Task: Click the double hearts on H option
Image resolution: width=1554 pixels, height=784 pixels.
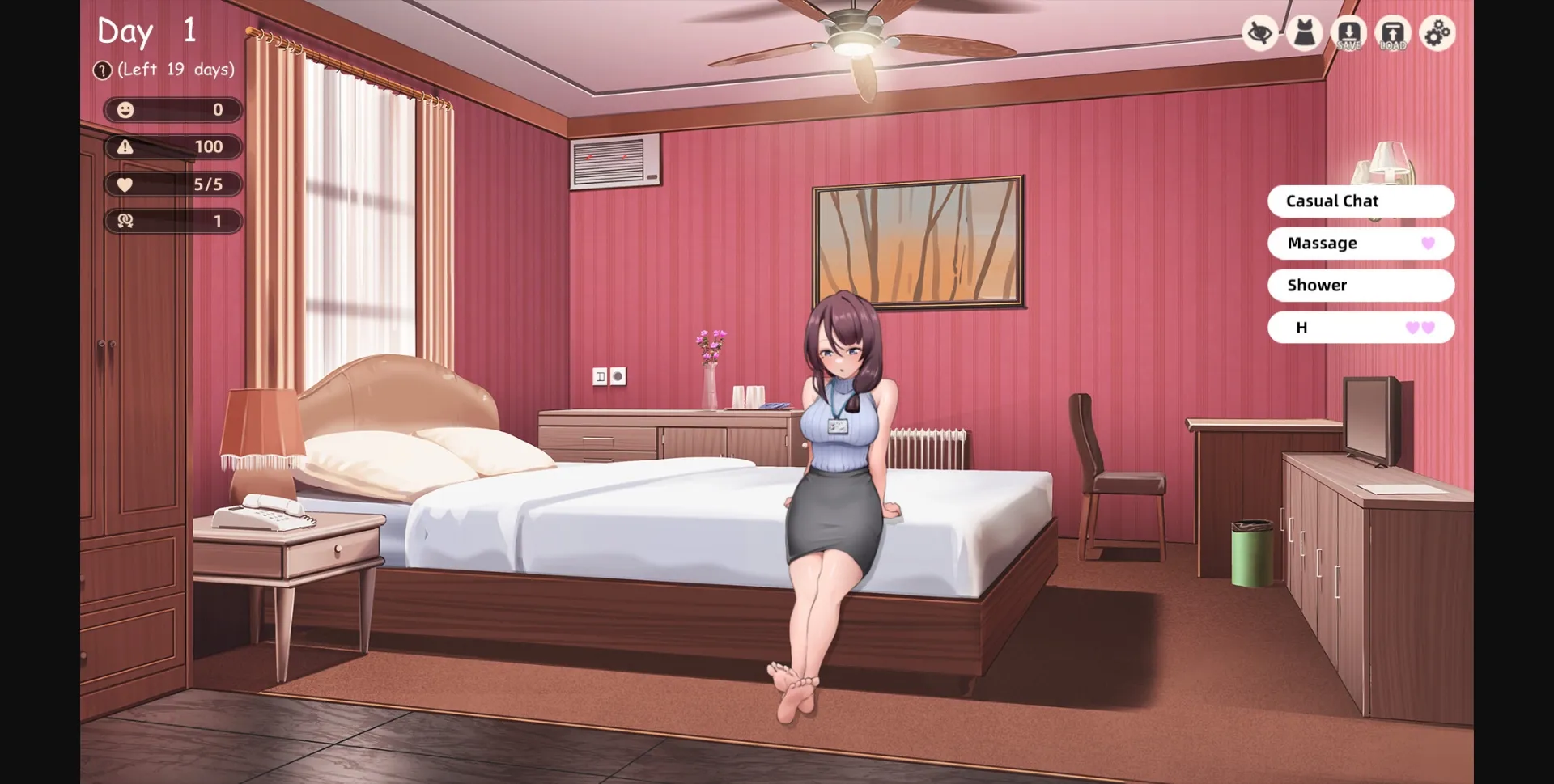Action: point(1420,328)
